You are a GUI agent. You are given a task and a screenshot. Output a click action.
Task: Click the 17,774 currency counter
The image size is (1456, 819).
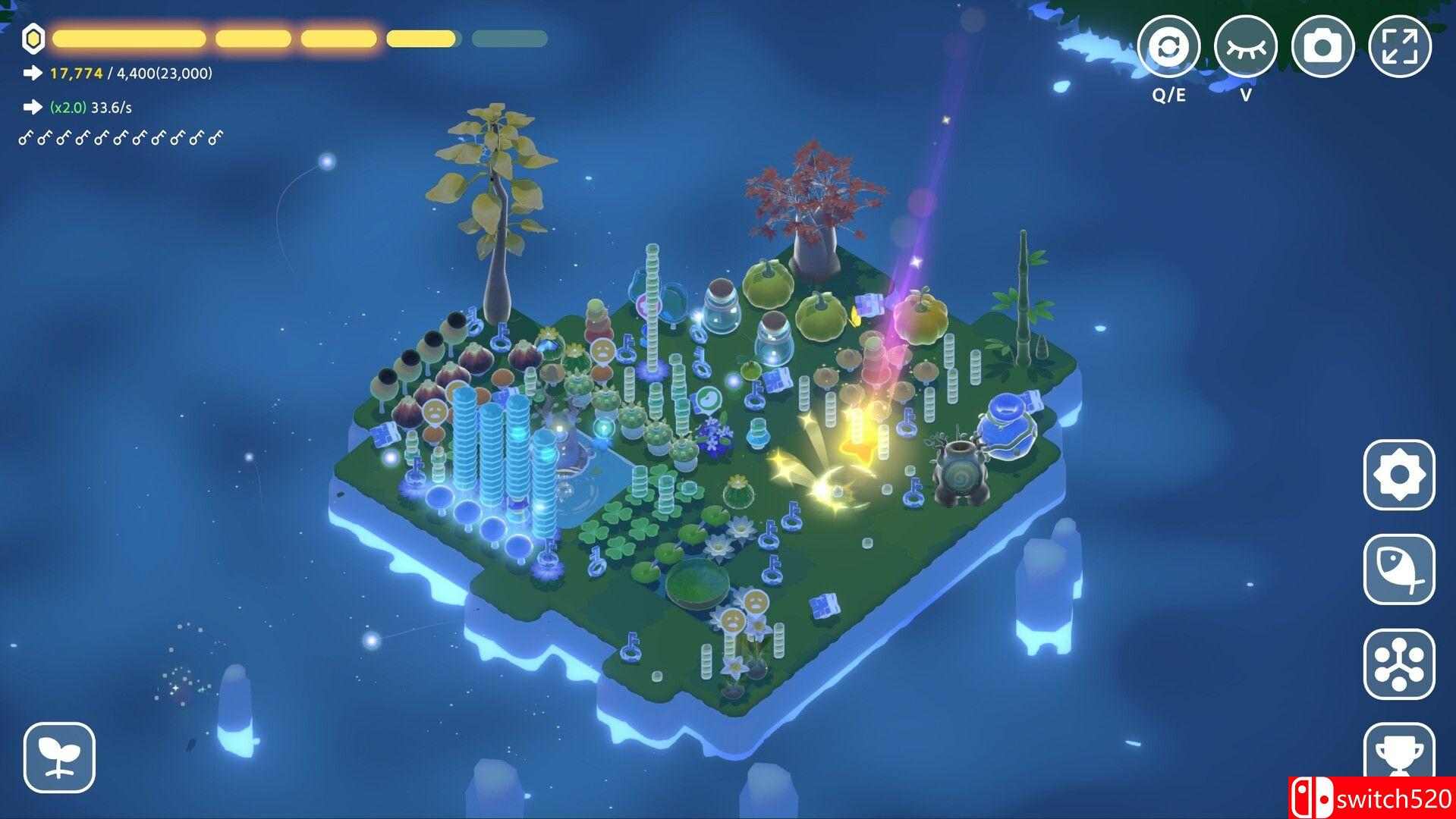tap(75, 74)
